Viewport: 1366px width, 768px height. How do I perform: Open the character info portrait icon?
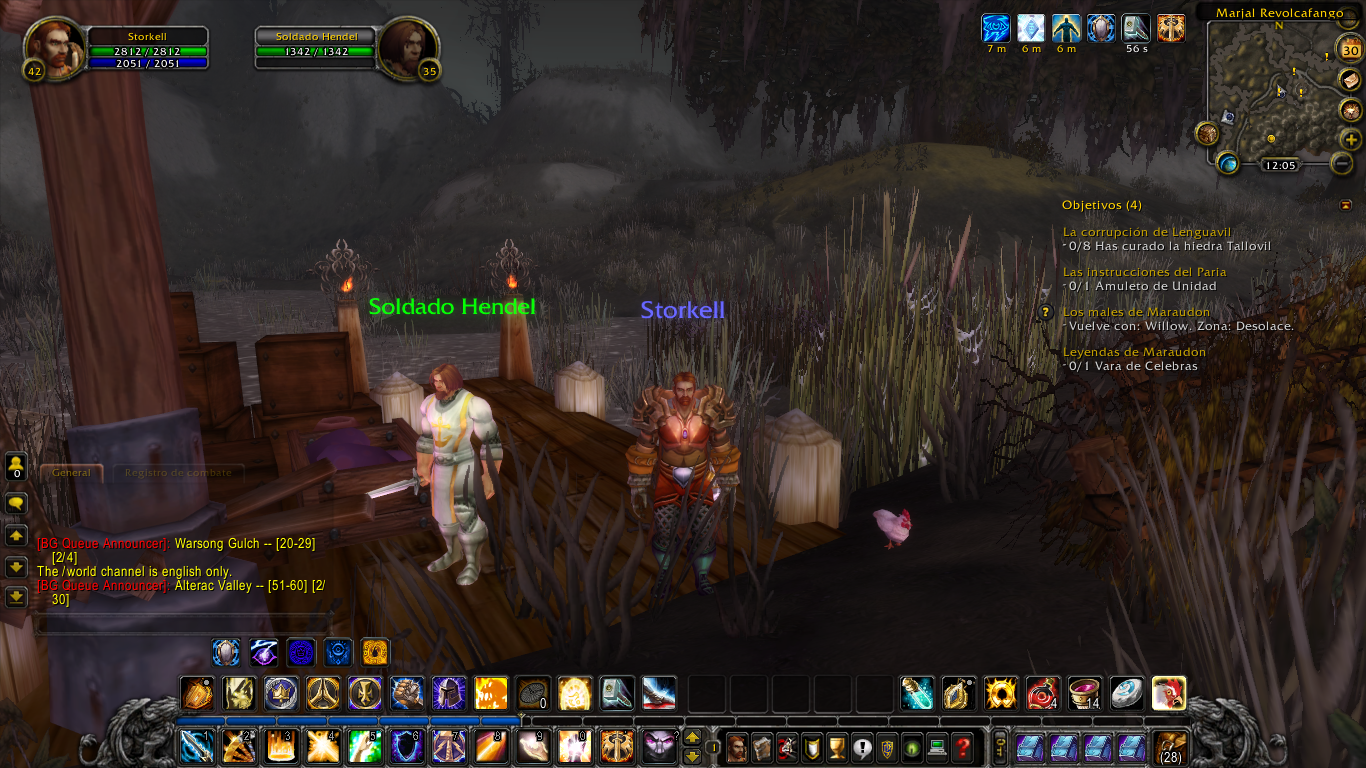pos(736,749)
